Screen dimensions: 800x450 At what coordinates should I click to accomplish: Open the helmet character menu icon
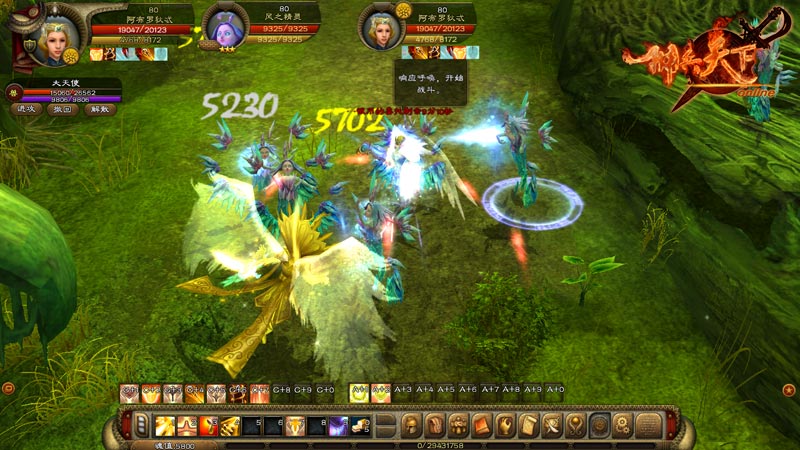coord(411,426)
